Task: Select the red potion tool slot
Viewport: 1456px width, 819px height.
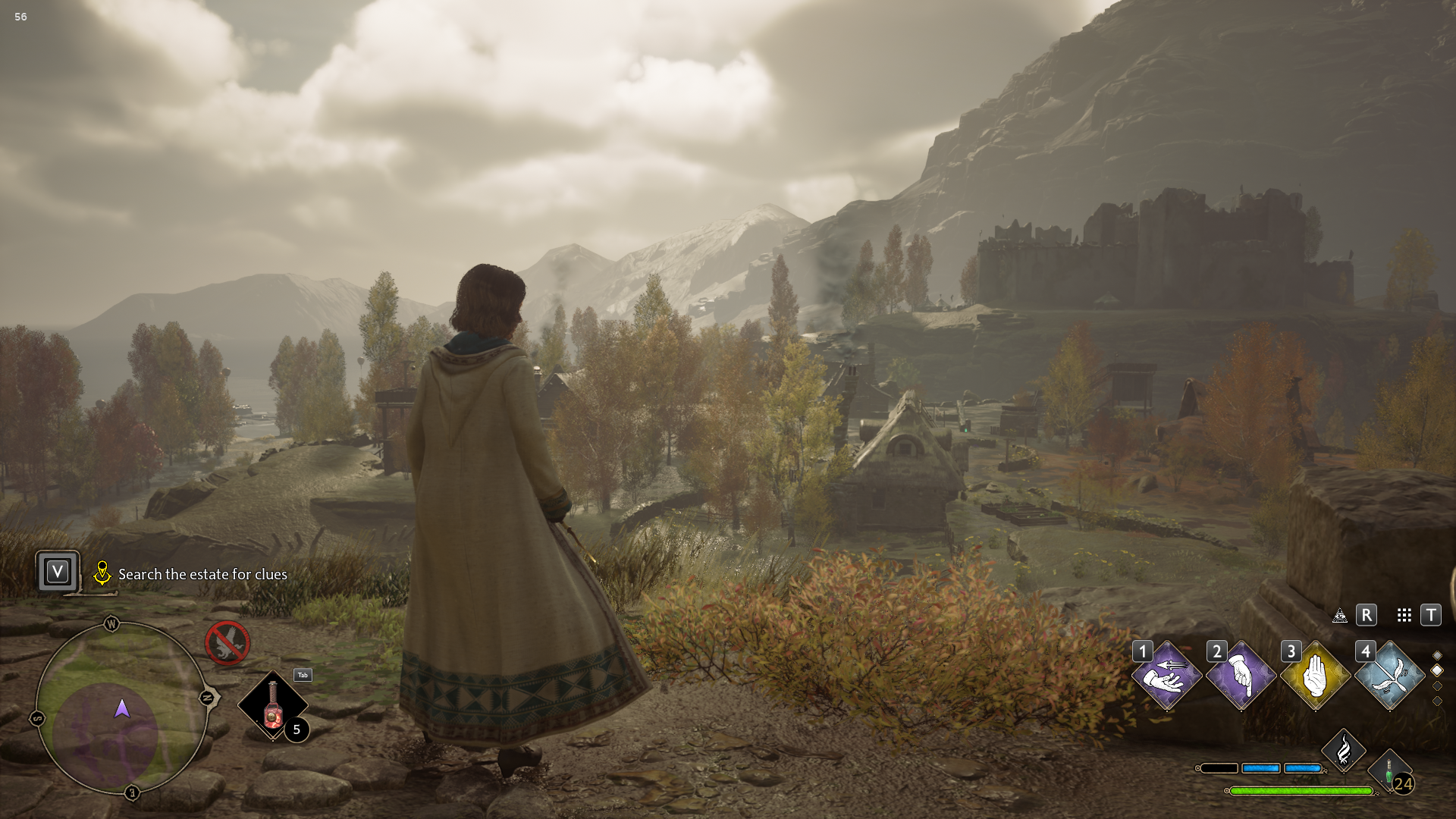Action: click(273, 706)
